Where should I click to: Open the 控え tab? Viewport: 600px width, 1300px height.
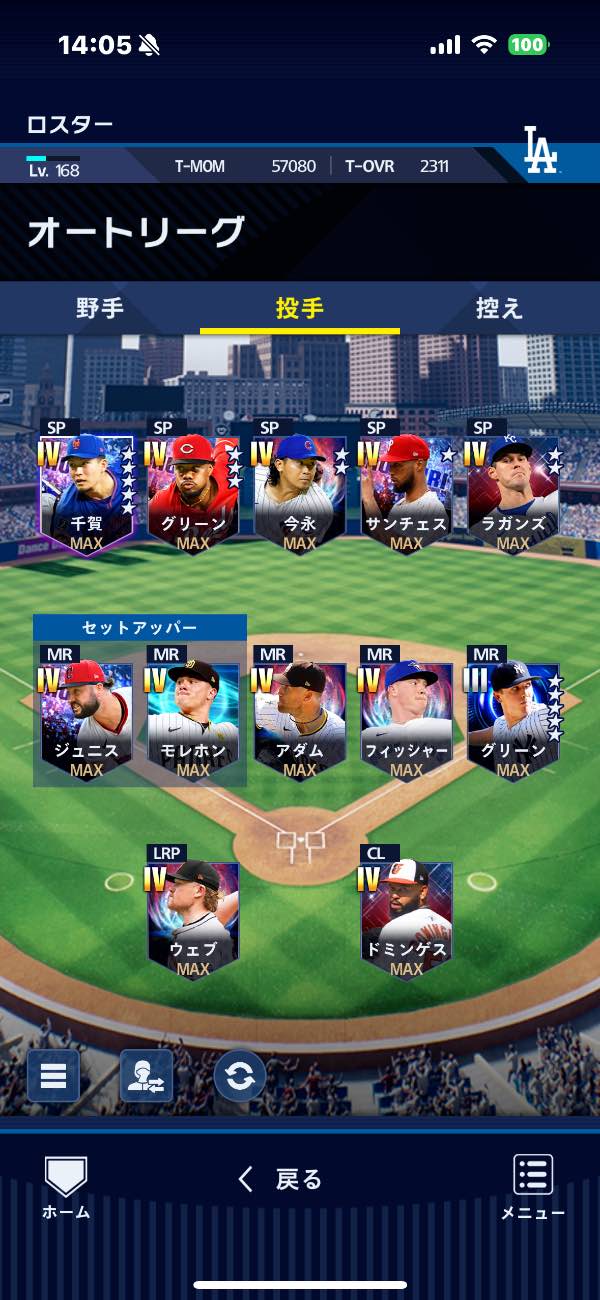coord(499,308)
